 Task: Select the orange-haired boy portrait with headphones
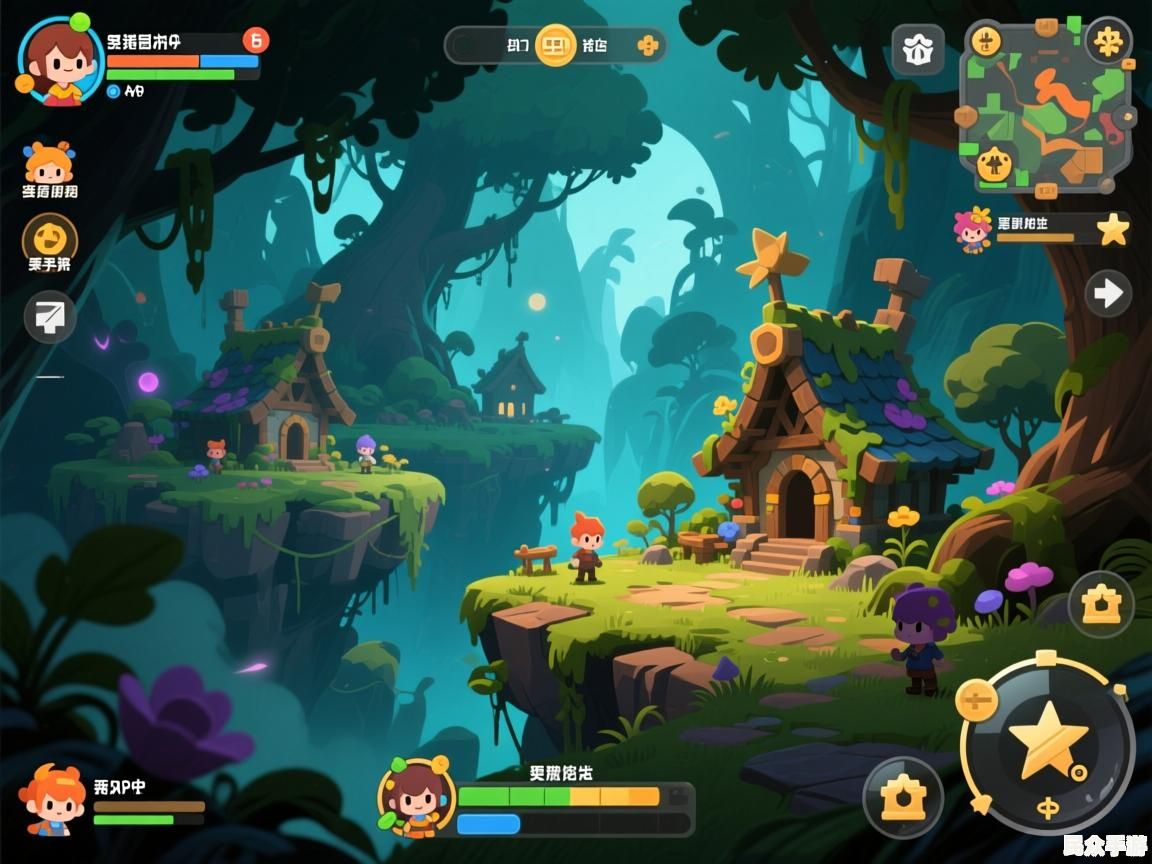[x=52, y=800]
